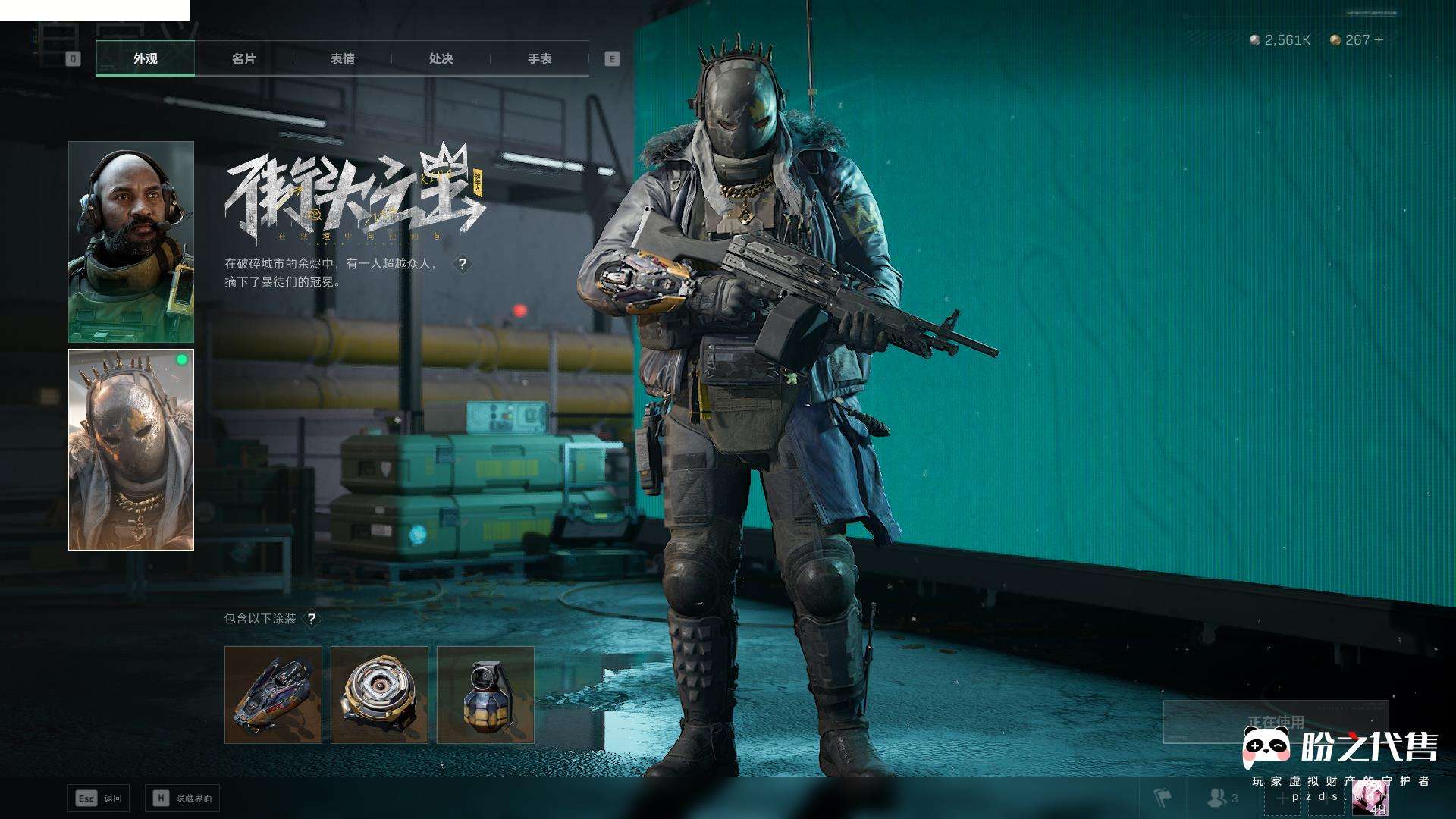Select the spiked crown mask skin portrait
Viewport: 1456px width, 819px height.
click(x=131, y=449)
